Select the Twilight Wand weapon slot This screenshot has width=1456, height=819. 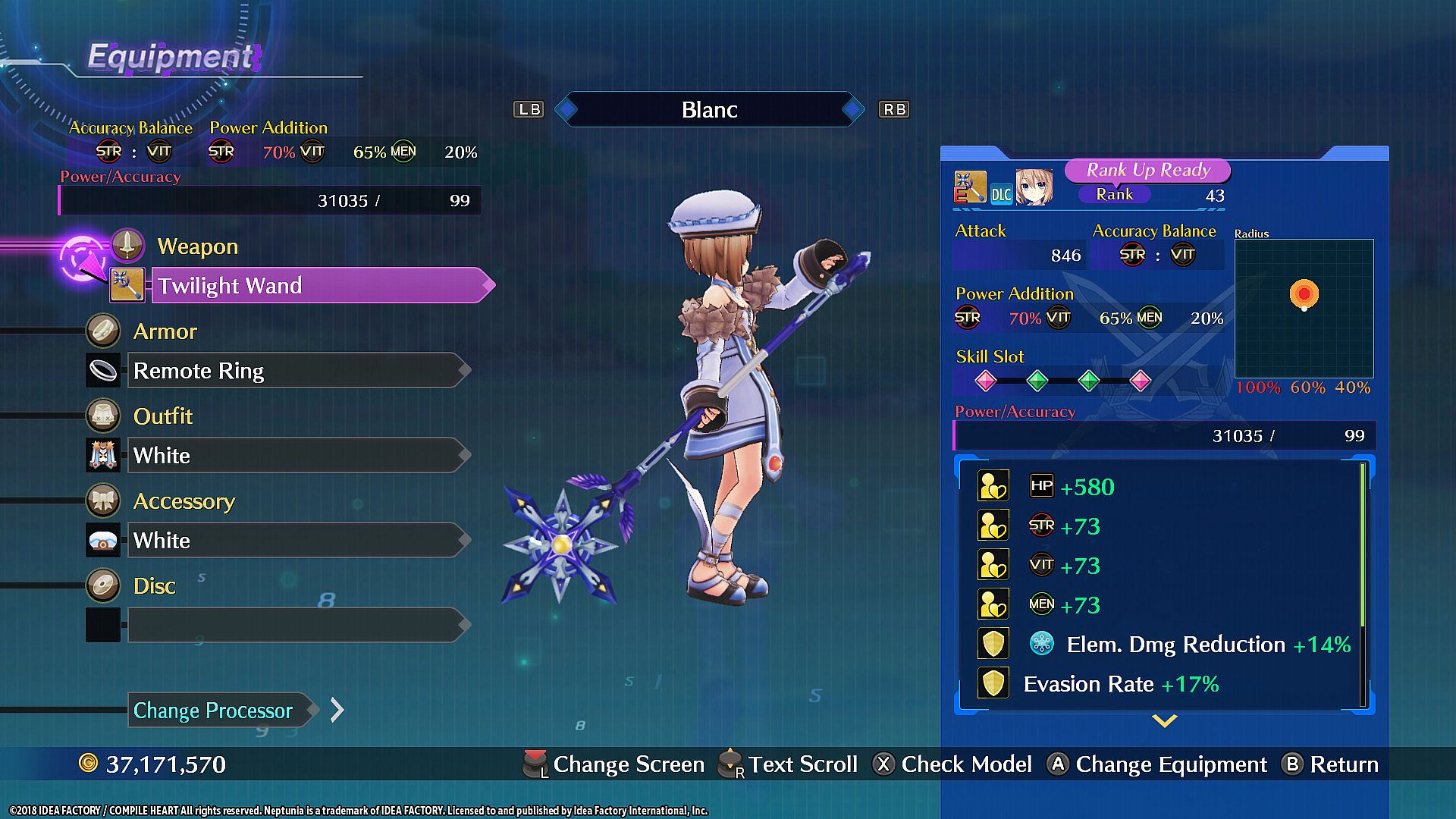(318, 286)
